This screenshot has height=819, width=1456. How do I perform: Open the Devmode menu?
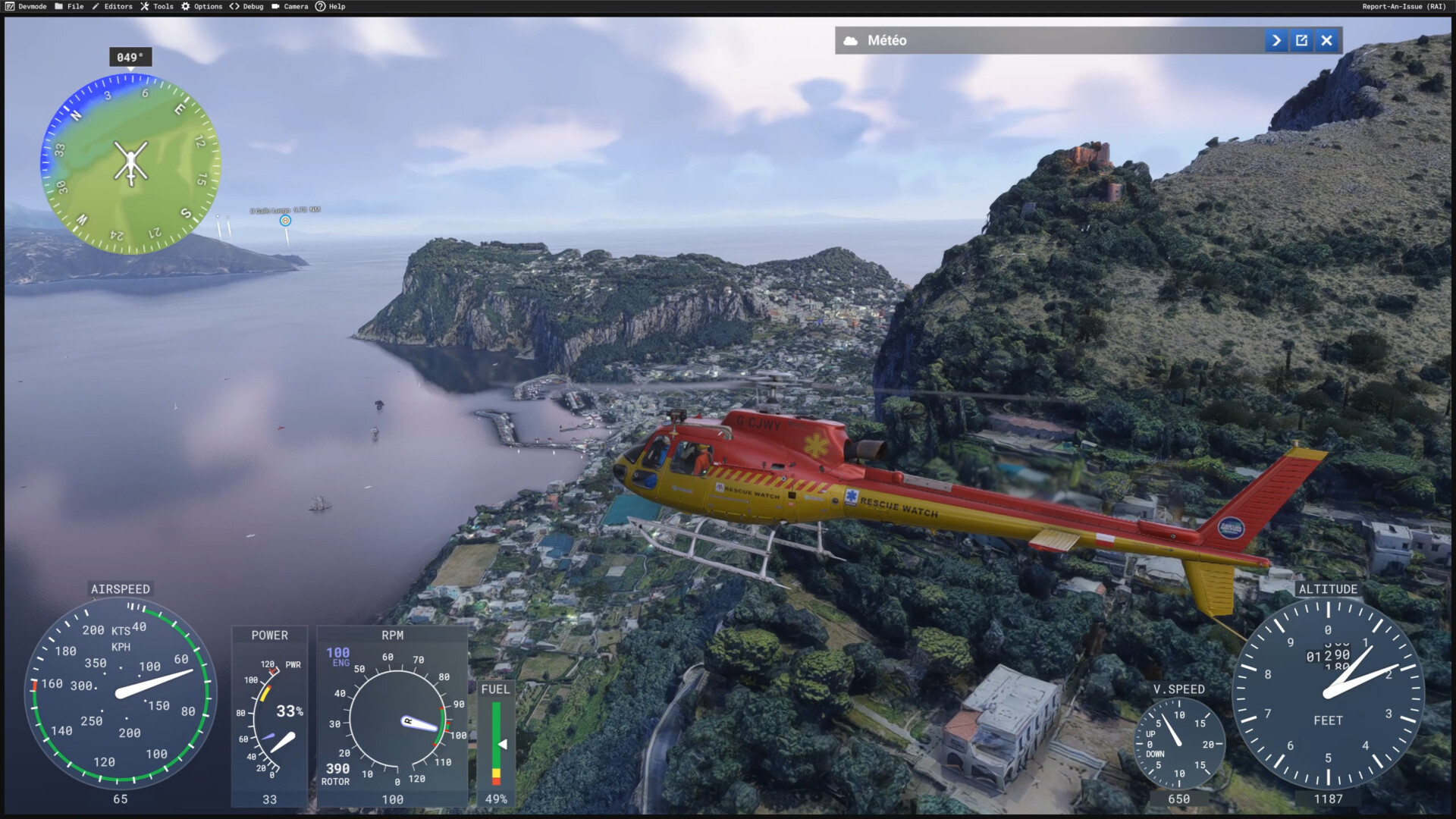[26, 6]
